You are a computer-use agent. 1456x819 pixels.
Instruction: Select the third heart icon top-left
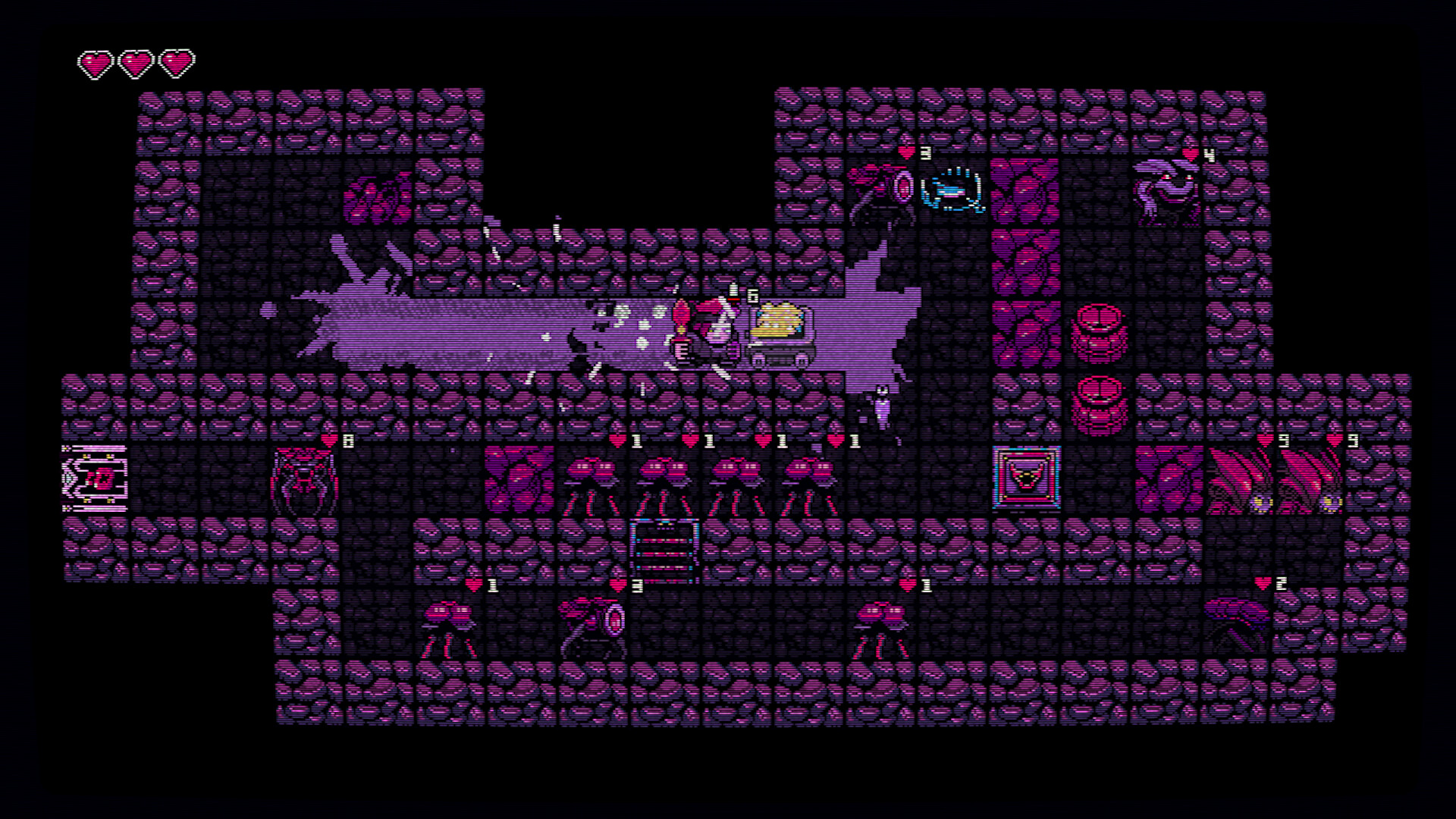click(177, 64)
